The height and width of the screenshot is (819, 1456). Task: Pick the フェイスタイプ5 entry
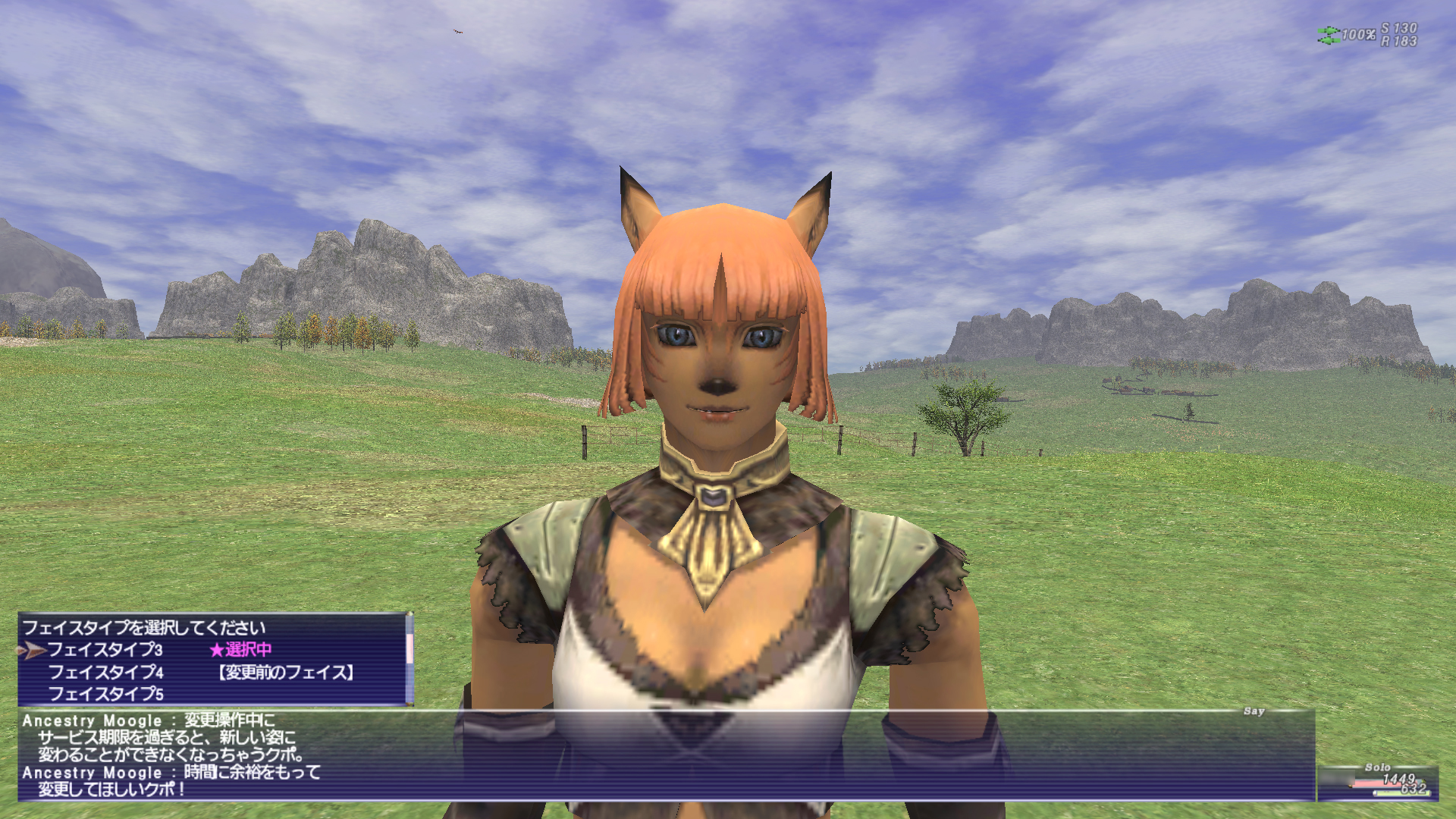(x=106, y=694)
